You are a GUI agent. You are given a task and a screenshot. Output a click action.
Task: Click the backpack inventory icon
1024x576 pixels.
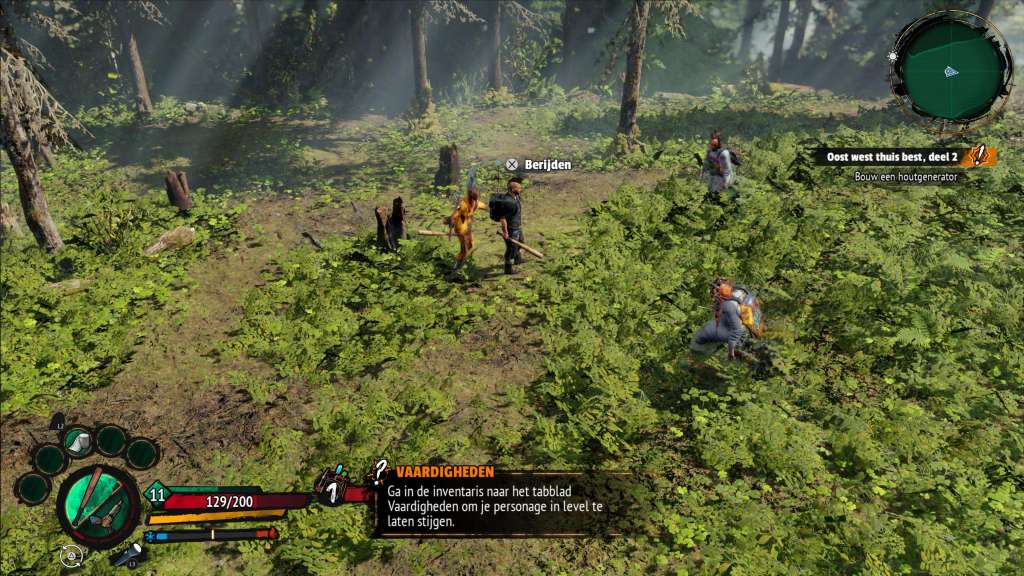click(x=331, y=486)
